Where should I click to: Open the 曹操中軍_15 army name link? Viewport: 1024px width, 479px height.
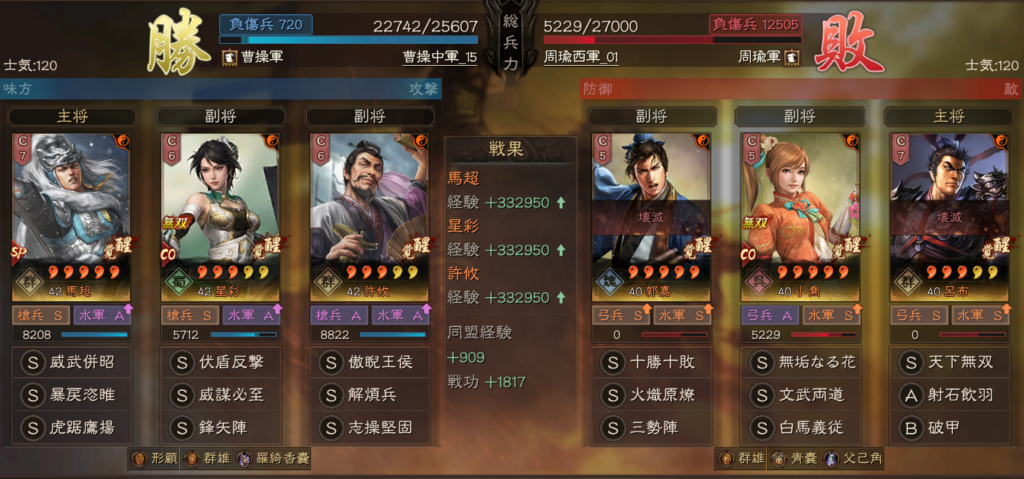(440, 58)
